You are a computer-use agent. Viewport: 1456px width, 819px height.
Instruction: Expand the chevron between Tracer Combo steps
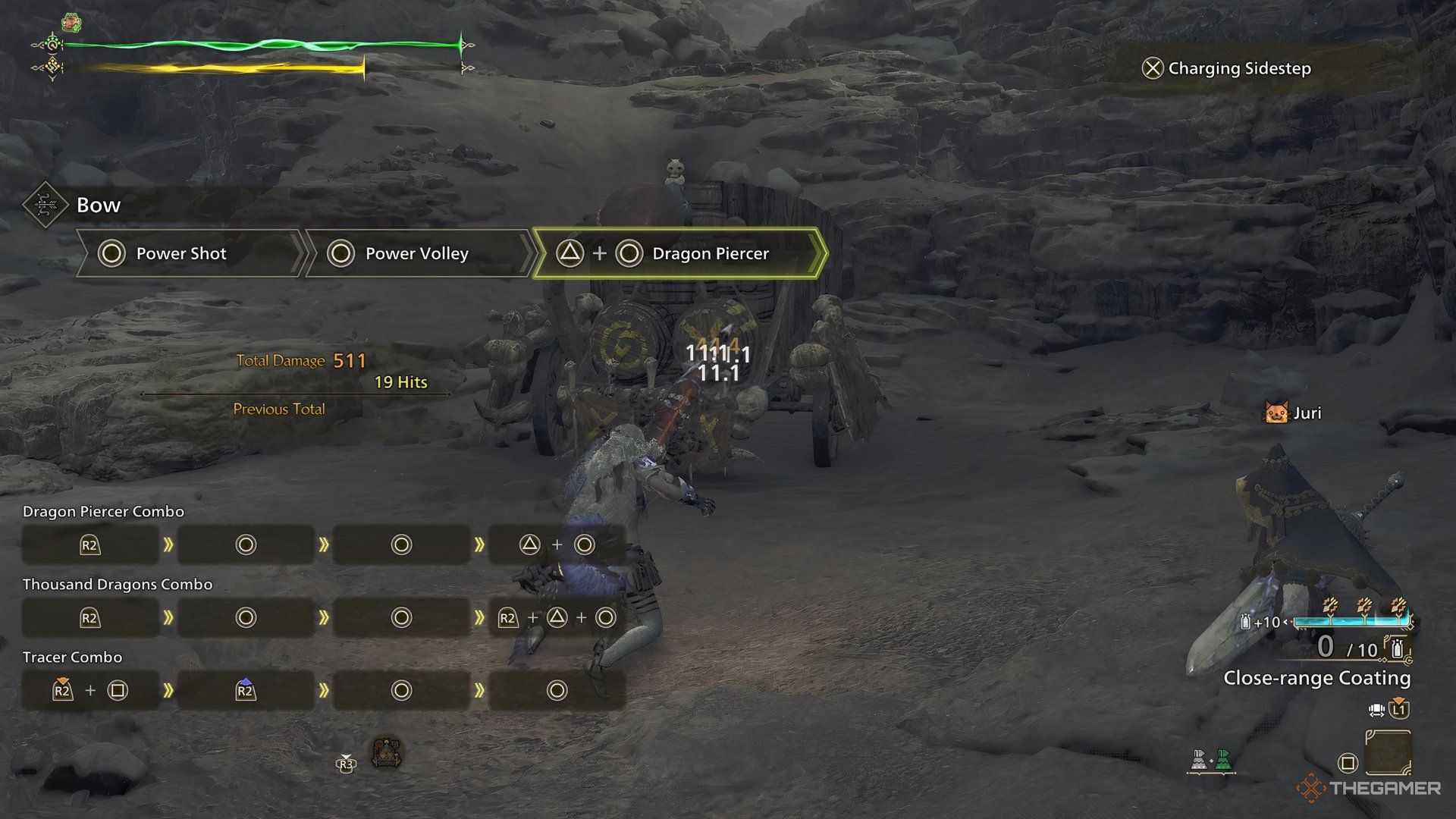[x=168, y=690]
